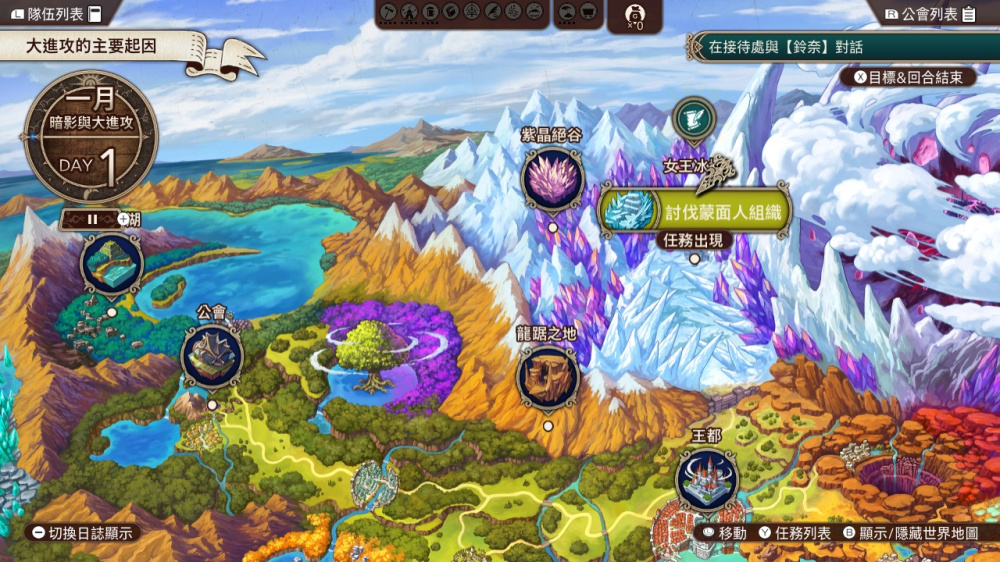Open the 討伐蒙面人組織 quest banner

(695, 211)
